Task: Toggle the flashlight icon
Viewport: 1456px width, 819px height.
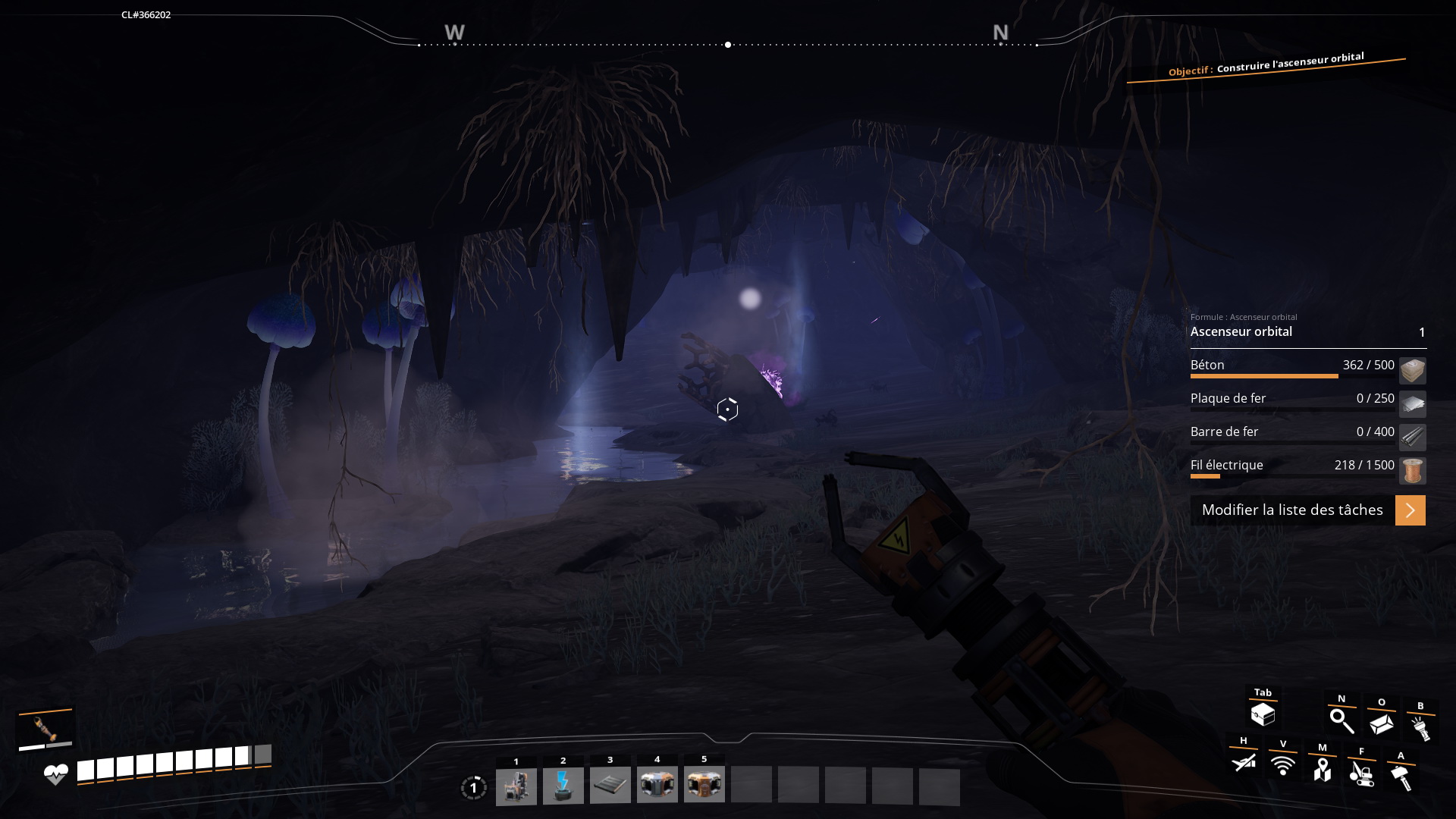Action: click(1420, 728)
